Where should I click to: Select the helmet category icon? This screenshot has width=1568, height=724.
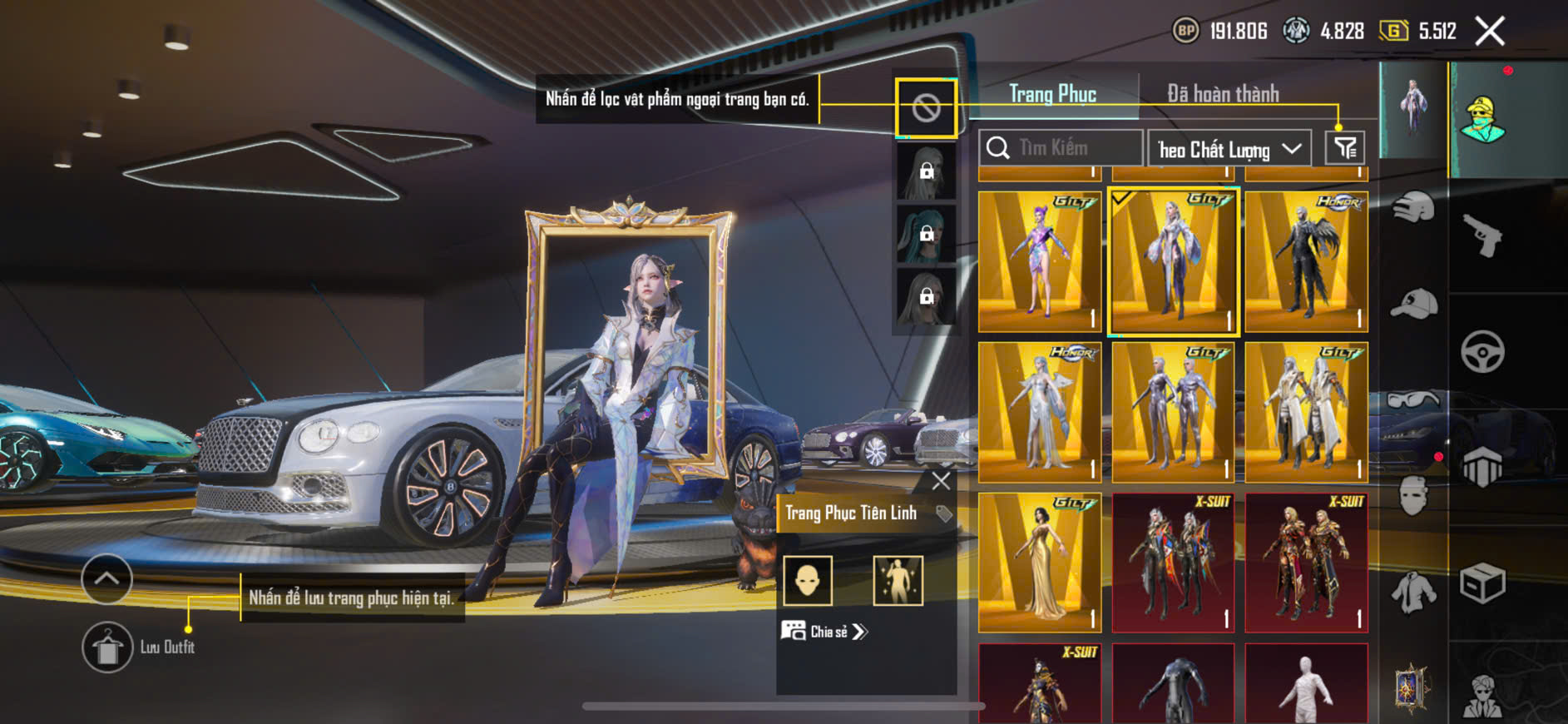(x=1413, y=208)
